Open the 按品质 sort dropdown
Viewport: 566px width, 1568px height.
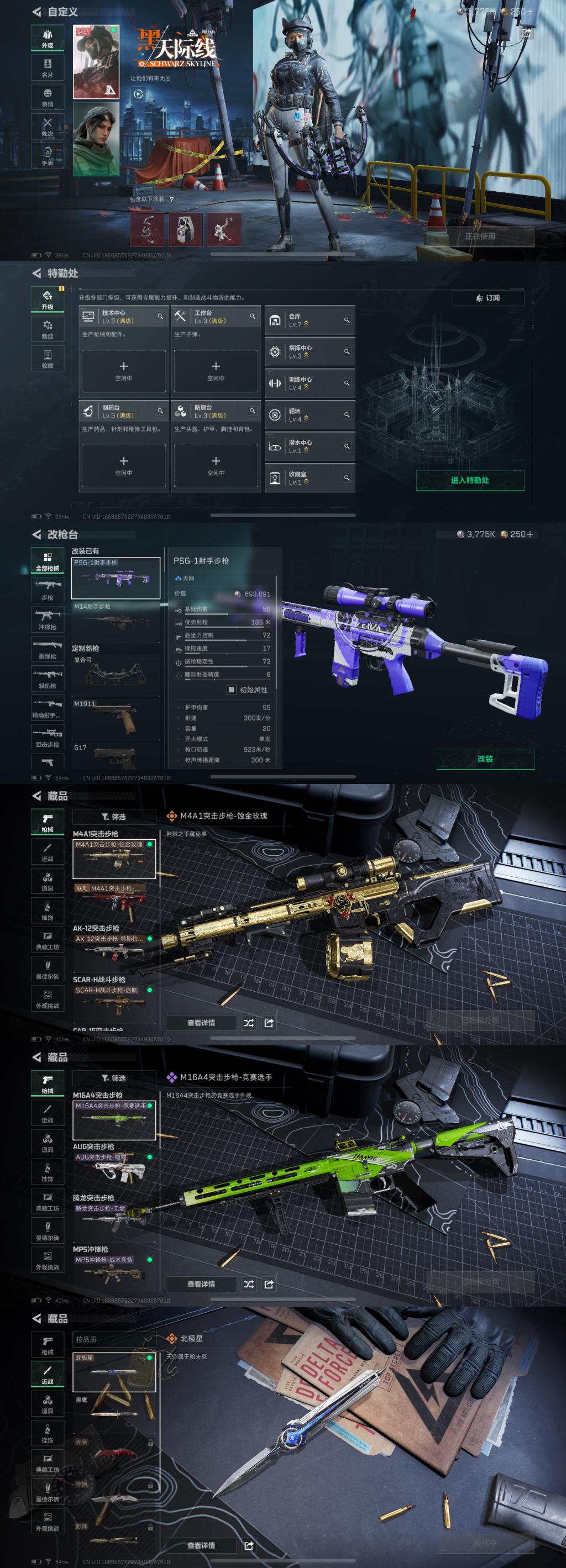point(113,1339)
